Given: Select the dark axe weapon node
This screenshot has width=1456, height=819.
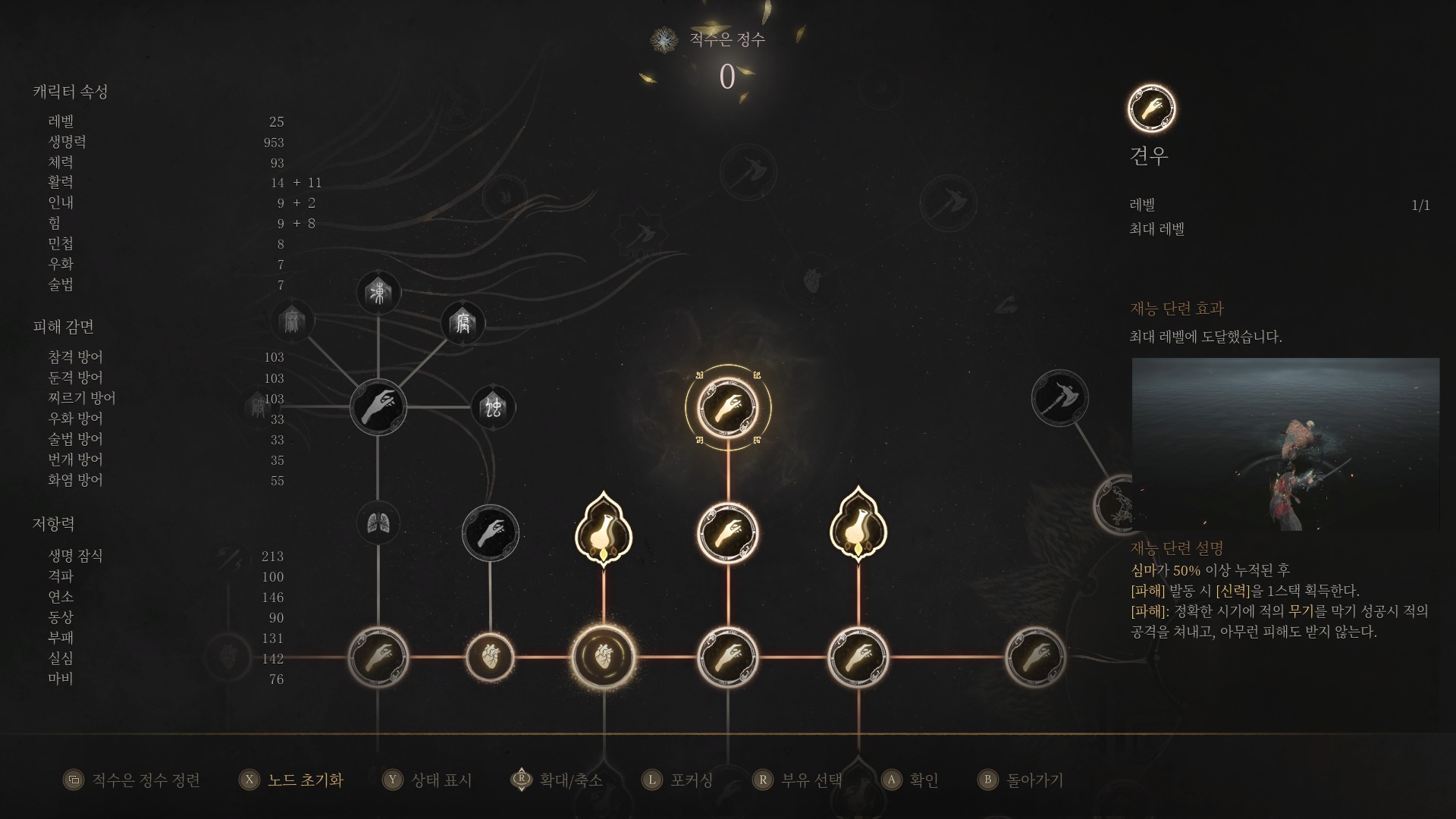Looking at the screenshot, I should tap(1059, 398).
